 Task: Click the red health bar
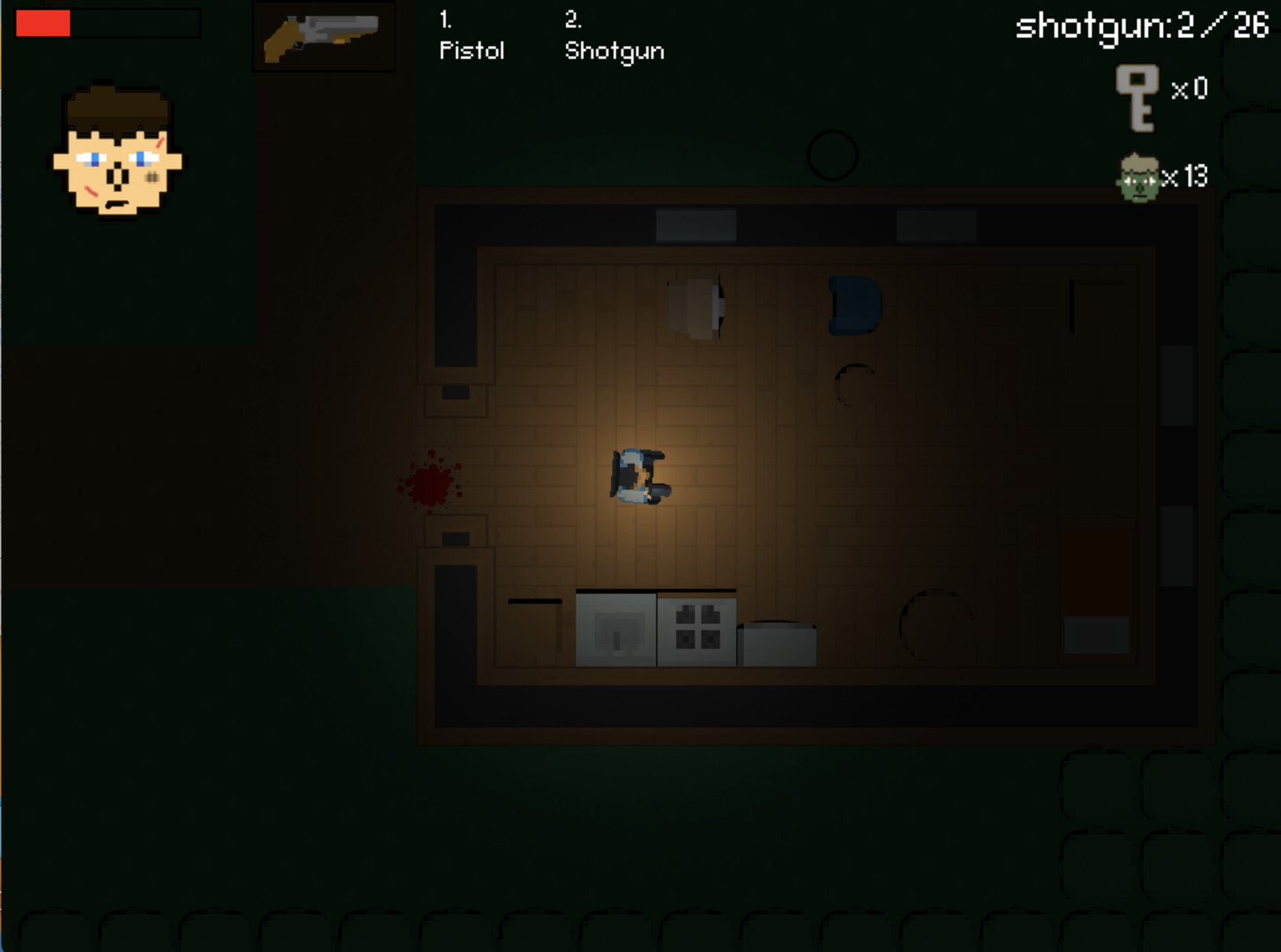(x=41, y=24)
